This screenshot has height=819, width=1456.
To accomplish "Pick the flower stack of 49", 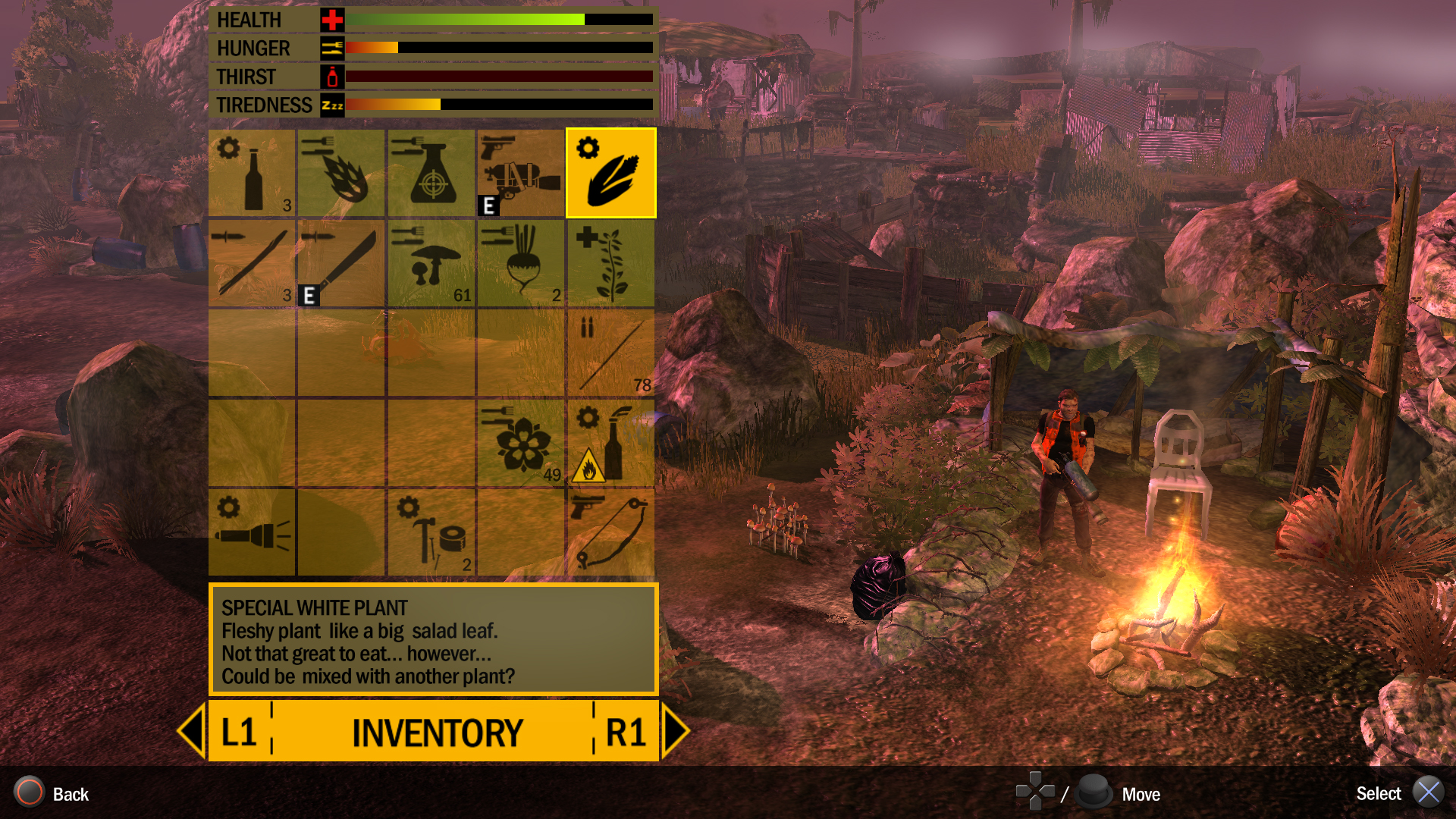I will [x=520, y=443].
